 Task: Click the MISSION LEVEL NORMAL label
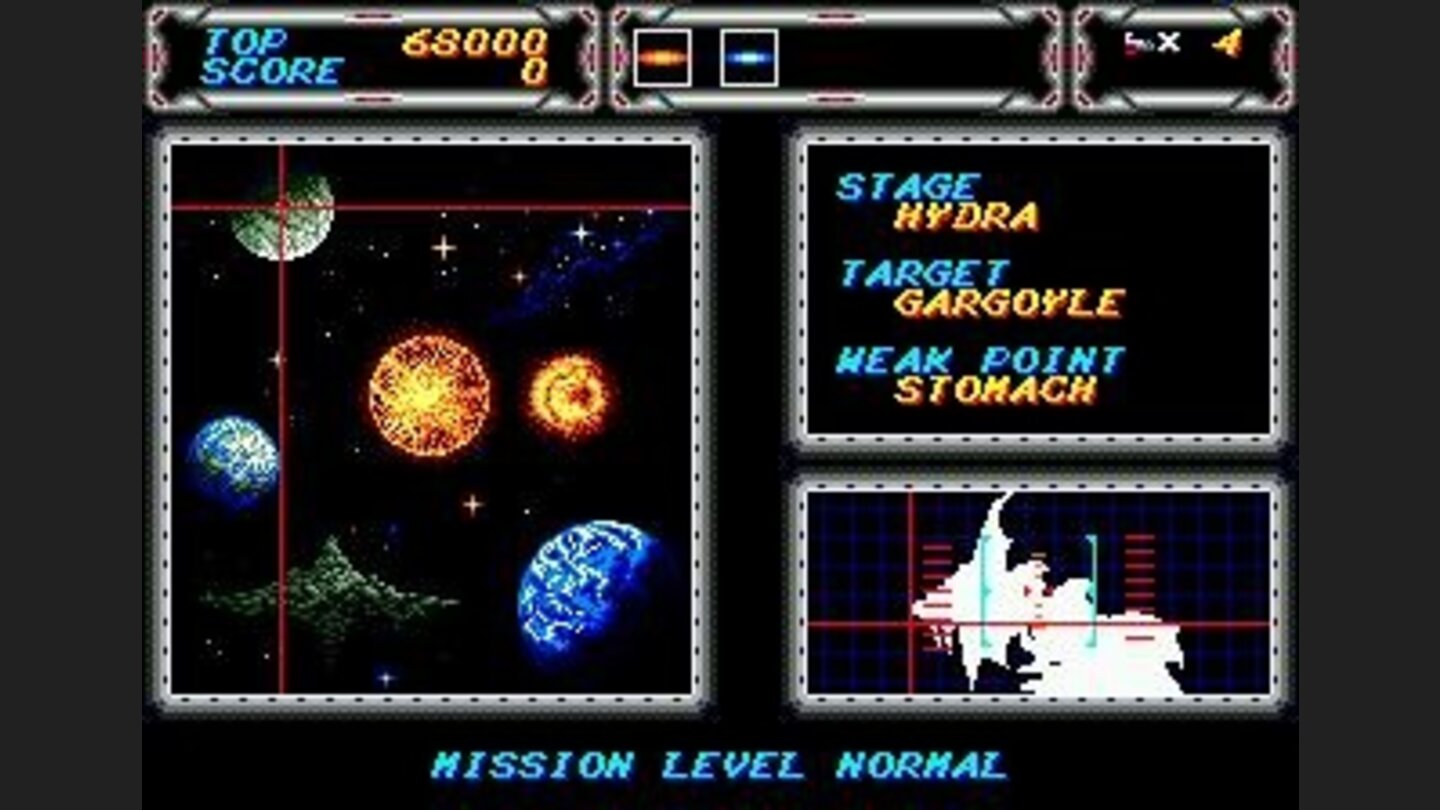pos(719,763)
